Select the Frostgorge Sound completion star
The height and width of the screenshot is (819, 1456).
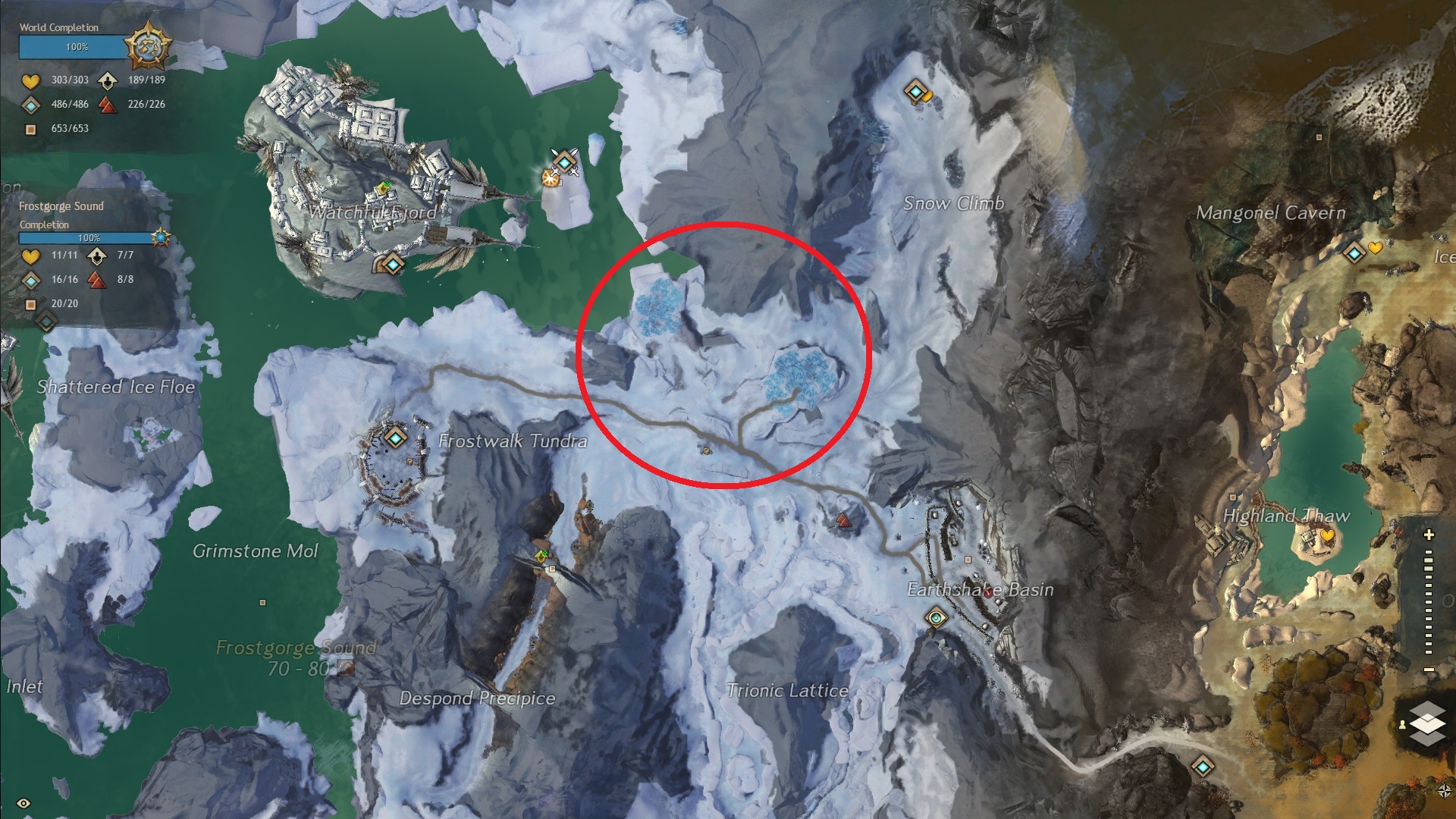(x=160, y=237)
